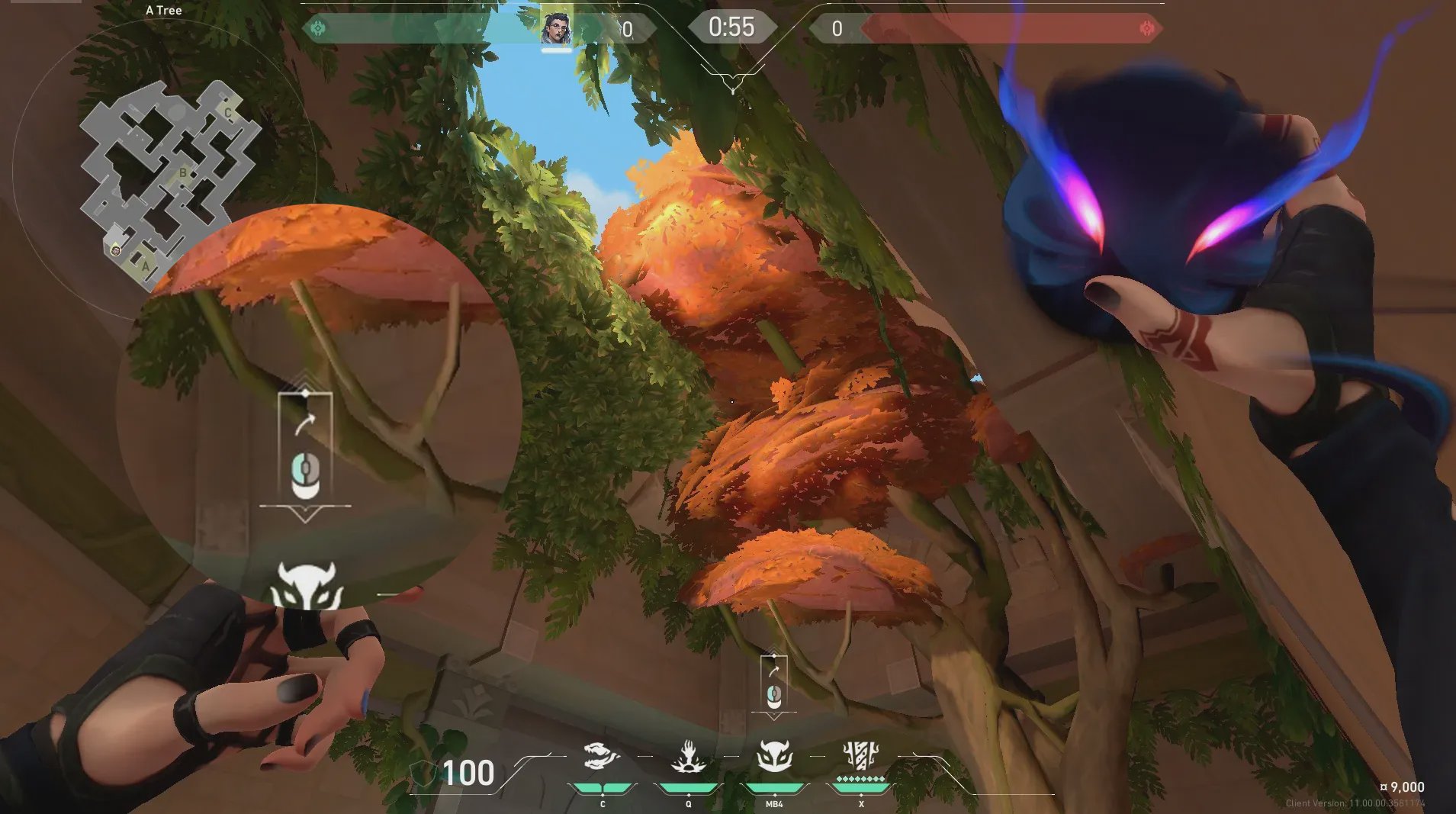
Task: Activate the Seize ability icon
Action: (688, 758)
